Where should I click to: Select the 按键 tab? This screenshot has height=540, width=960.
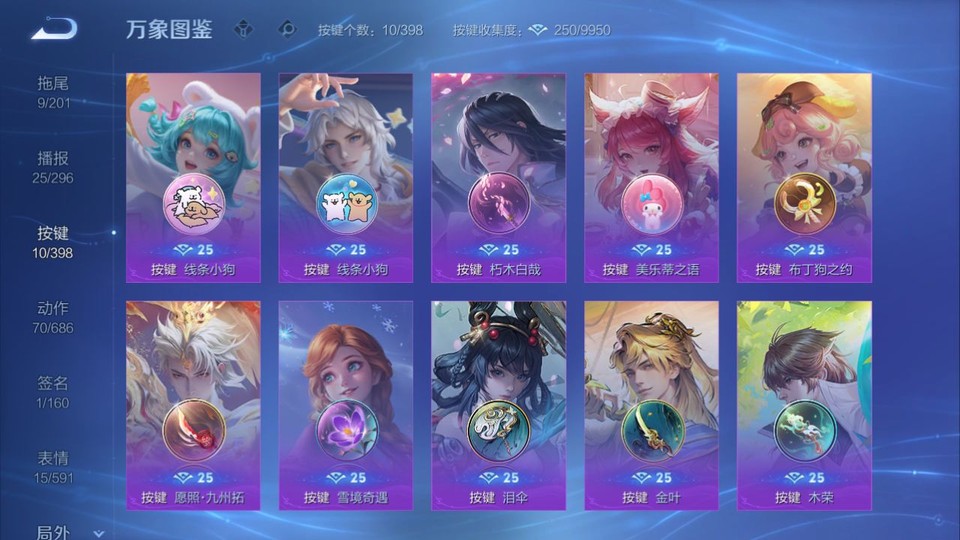click(x=54, y=242)
